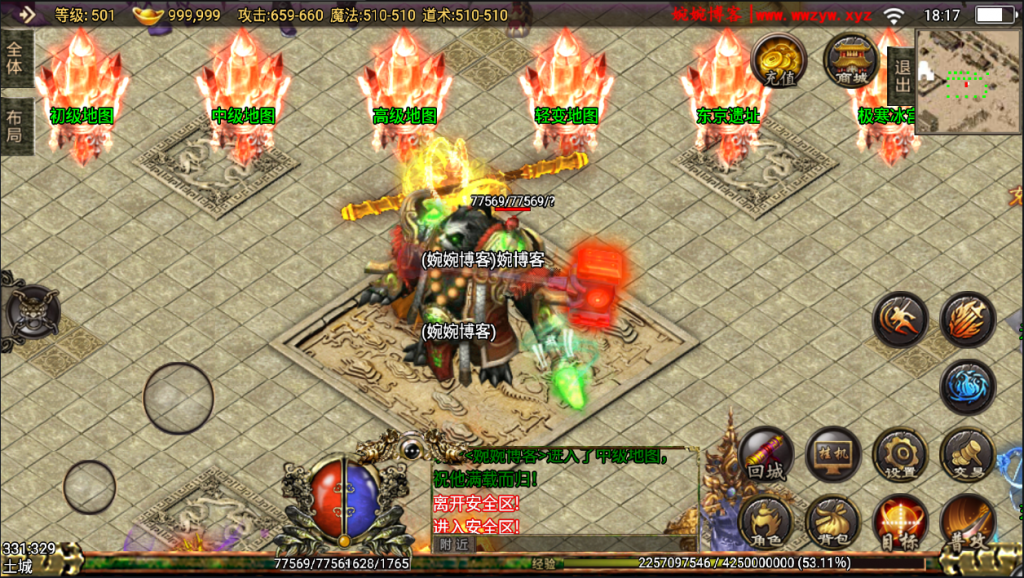Open the 设置 settings gear
This screenshot has width=1024, height=578.
tap(900, 455)
